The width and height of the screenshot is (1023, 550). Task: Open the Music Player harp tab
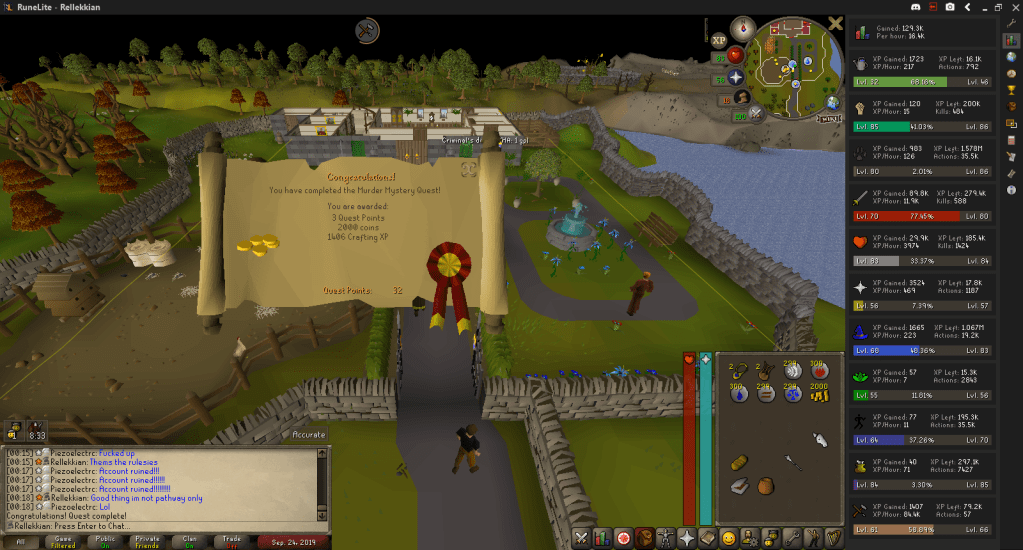point(832,537)
